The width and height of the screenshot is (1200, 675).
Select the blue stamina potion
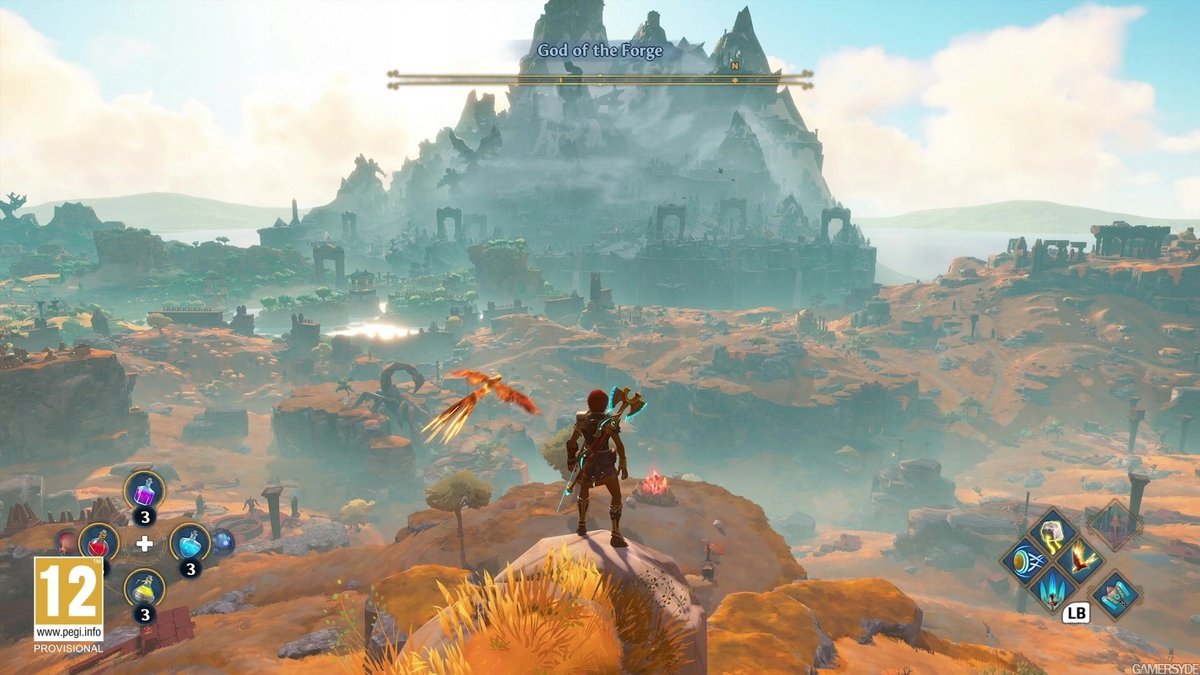pyautogui.click(x=189, y=542)
